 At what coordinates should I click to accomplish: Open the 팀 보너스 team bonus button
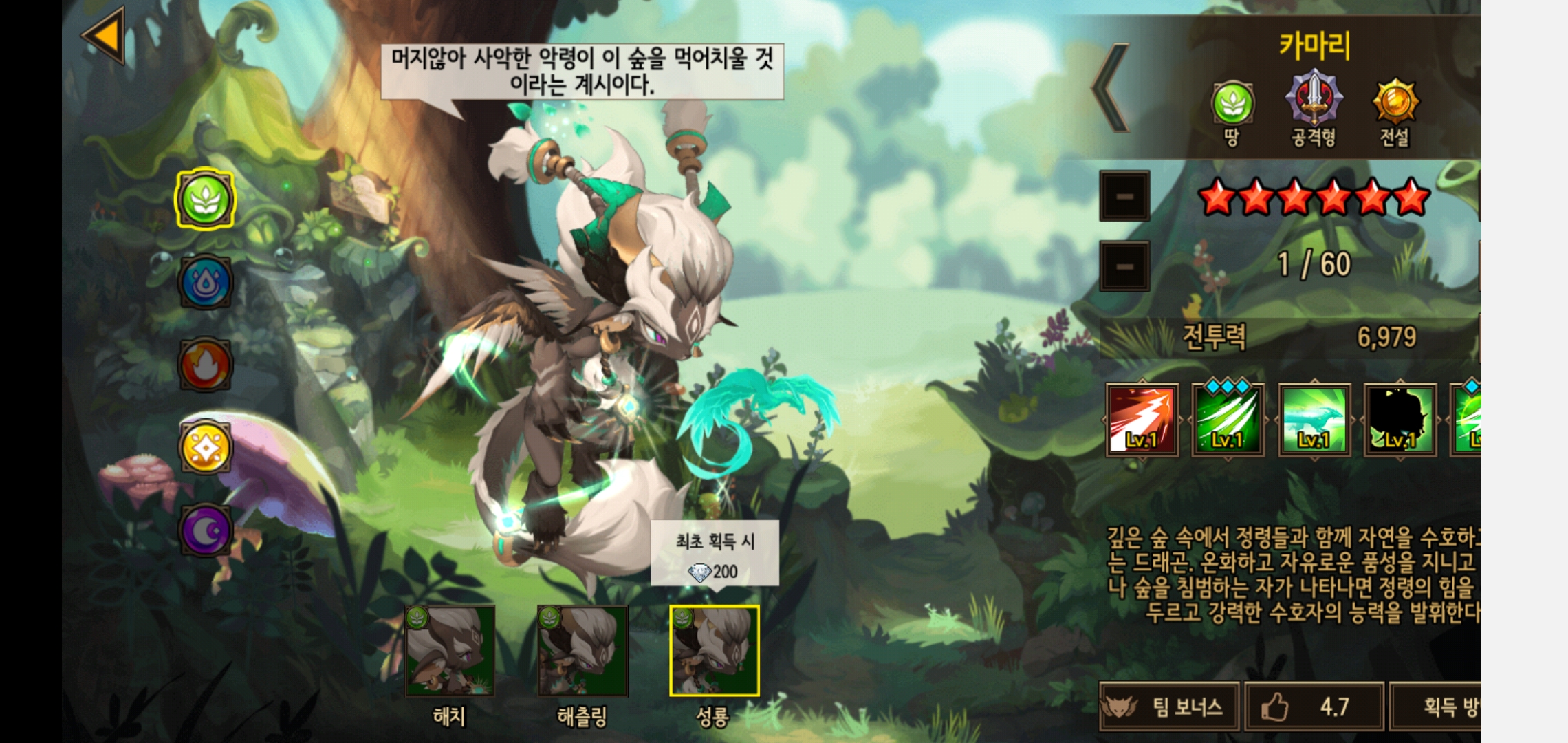pyautogui.click(x=1170, y=707)
